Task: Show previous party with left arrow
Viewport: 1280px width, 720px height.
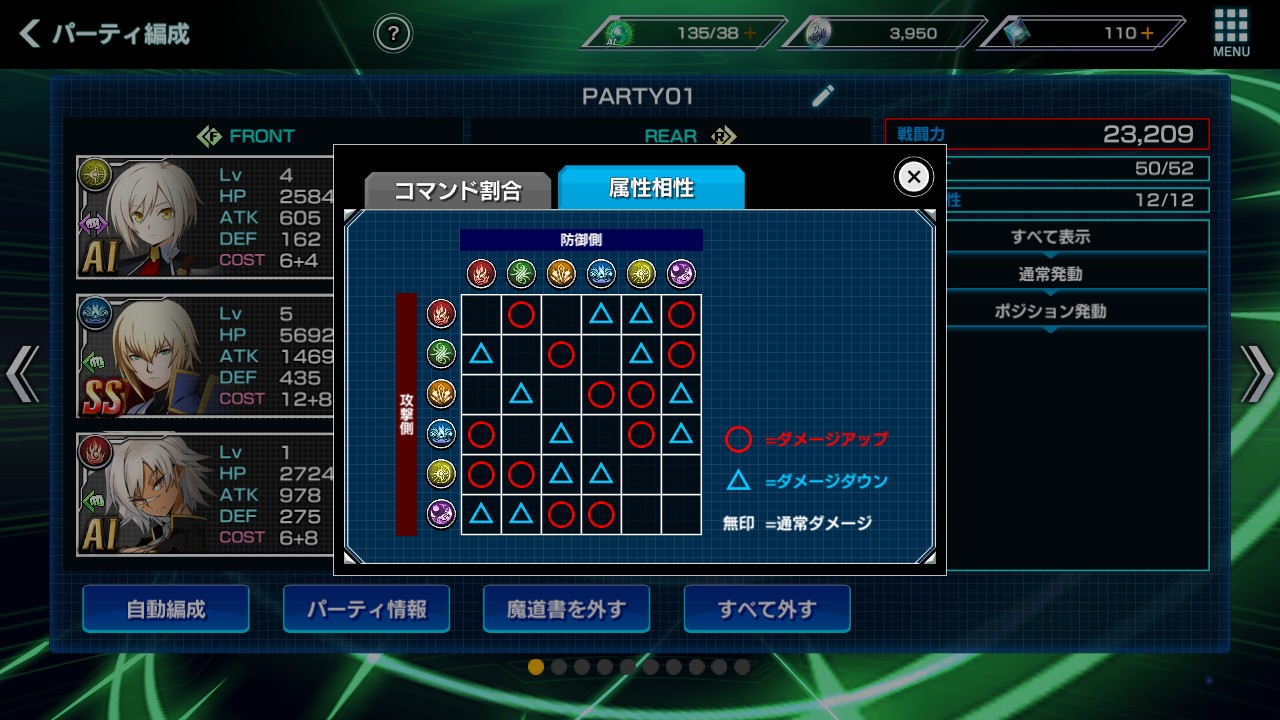Action: 22,373
